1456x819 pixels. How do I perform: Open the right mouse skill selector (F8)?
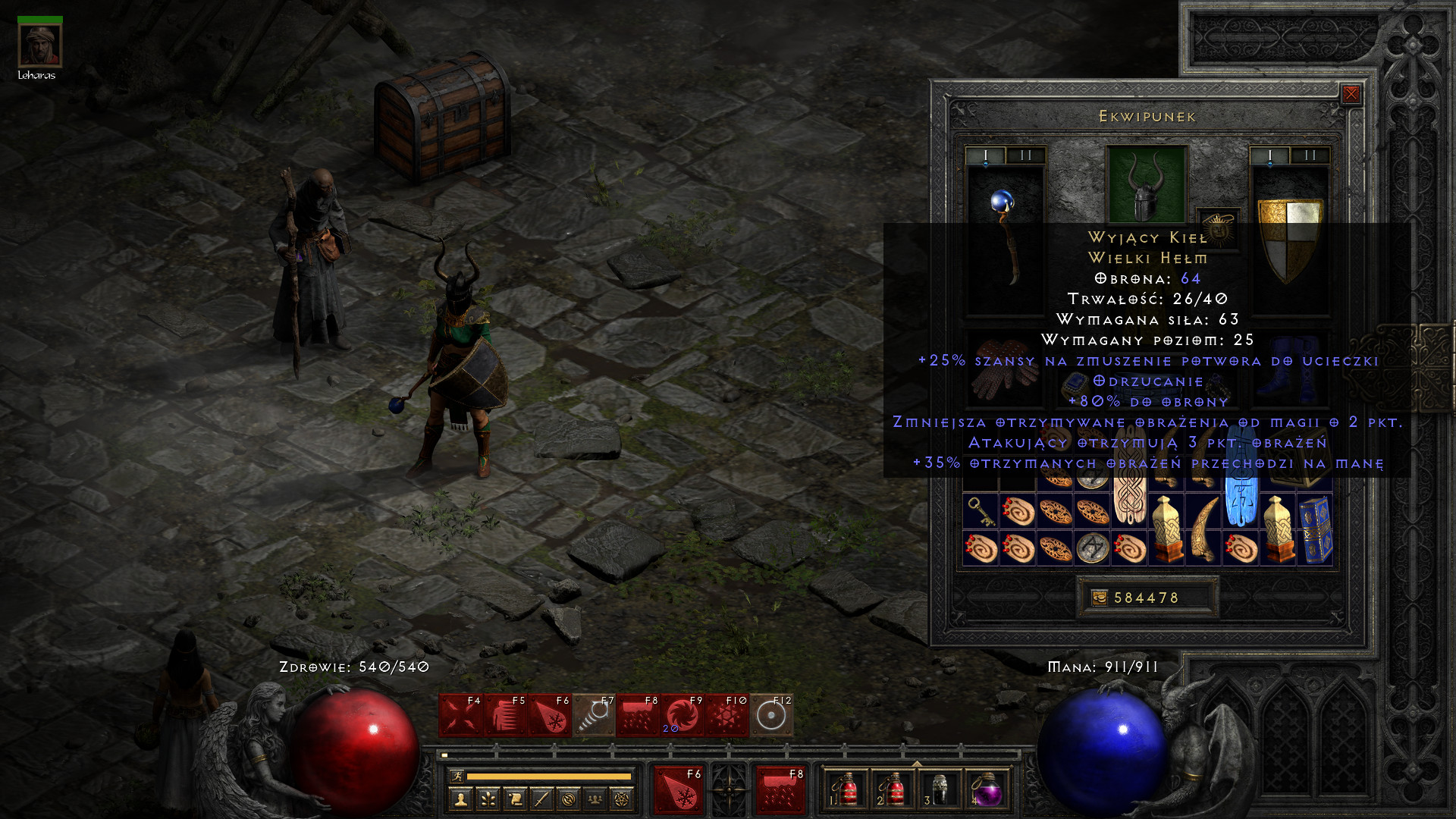coord(780,789)
